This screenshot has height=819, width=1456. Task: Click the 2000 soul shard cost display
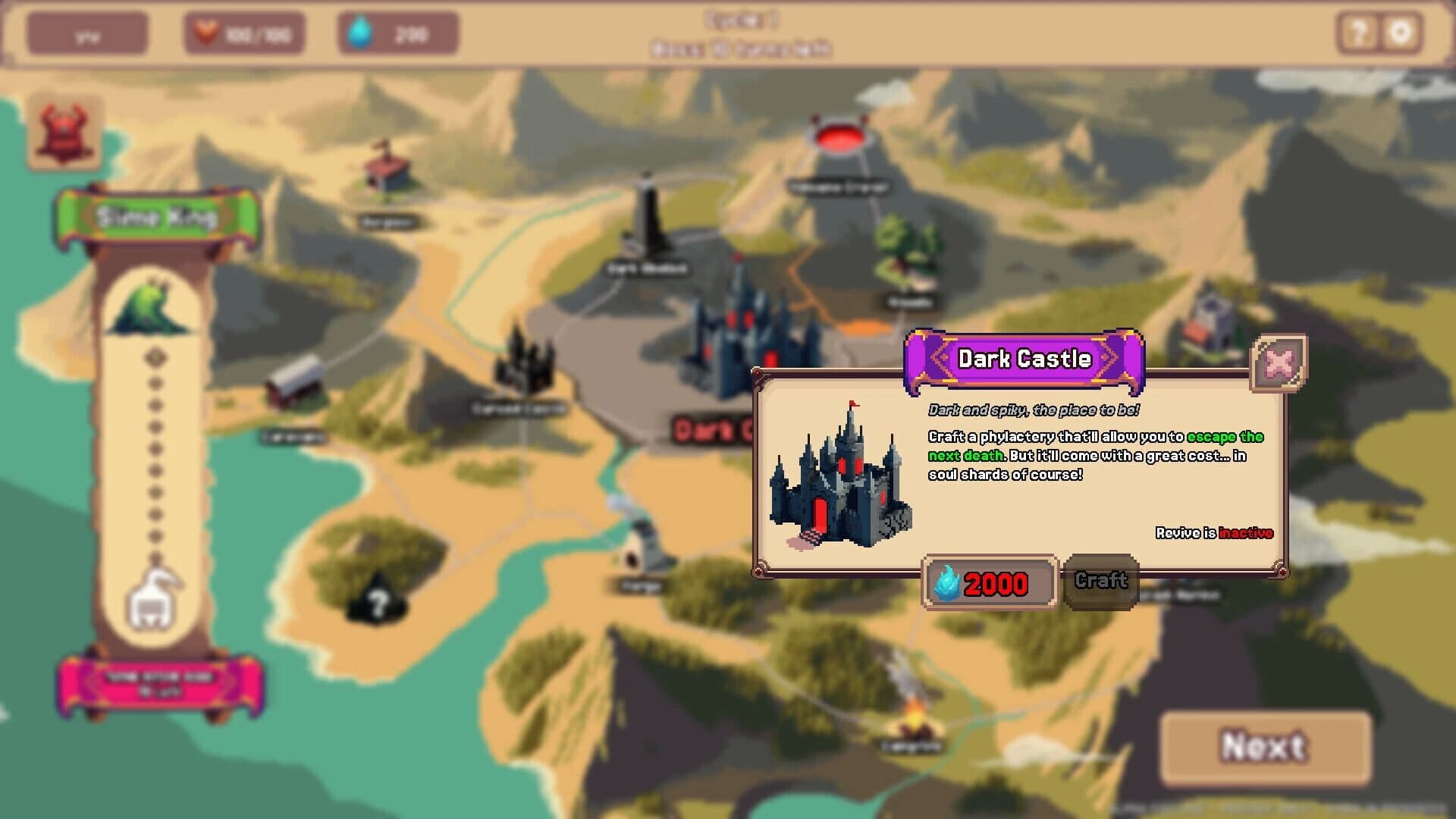click(988, 585)
